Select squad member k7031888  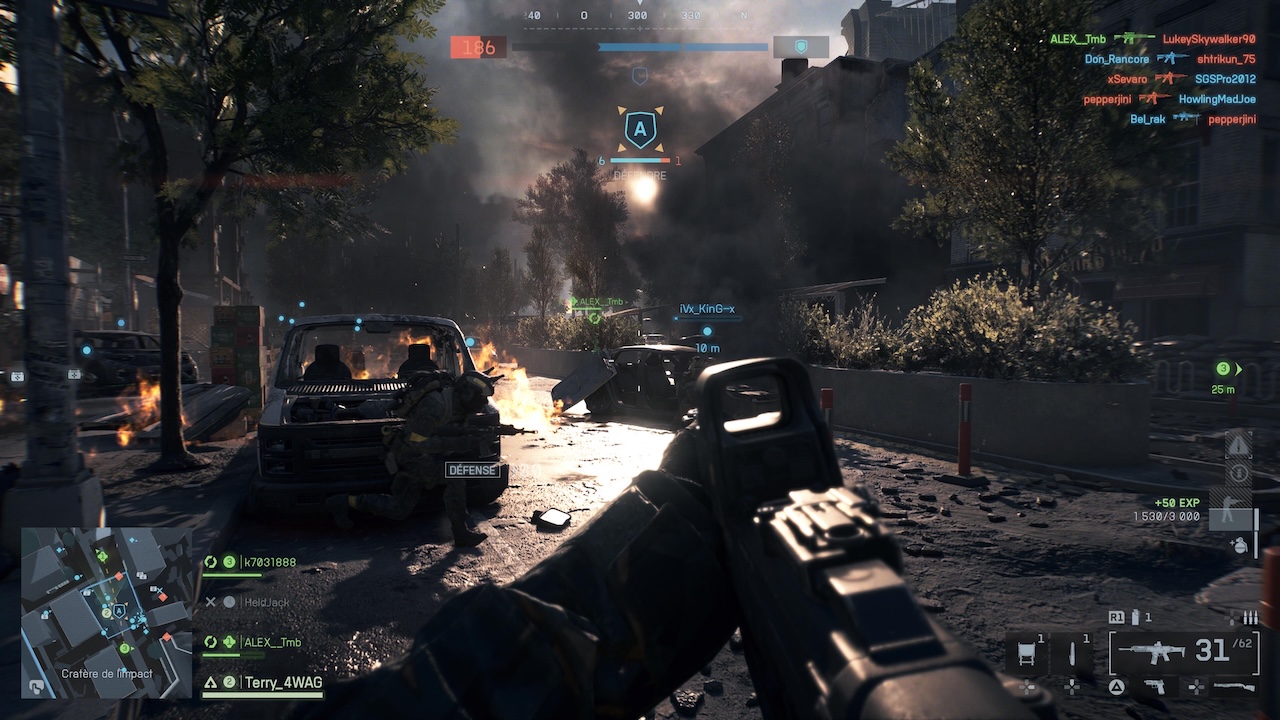(x=268, y=562)
